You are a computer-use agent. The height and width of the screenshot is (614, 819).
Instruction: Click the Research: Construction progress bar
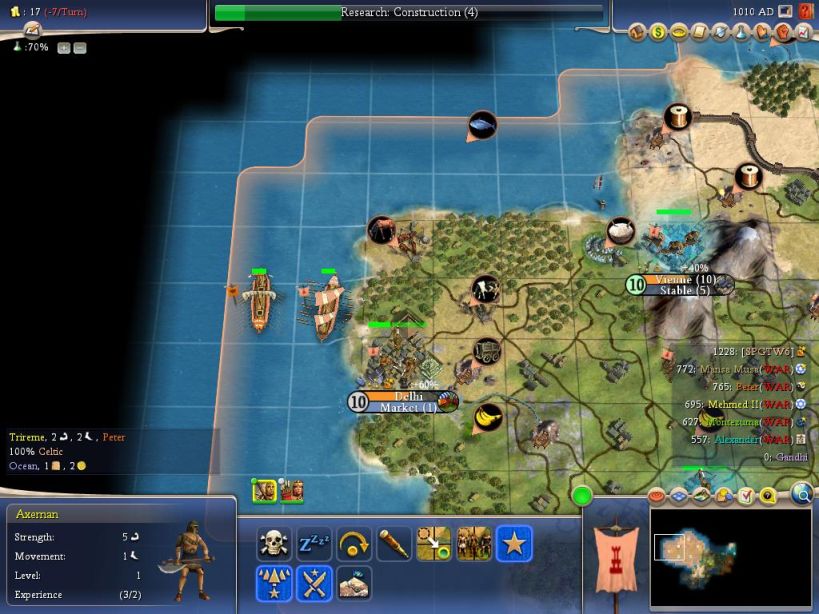409,13
